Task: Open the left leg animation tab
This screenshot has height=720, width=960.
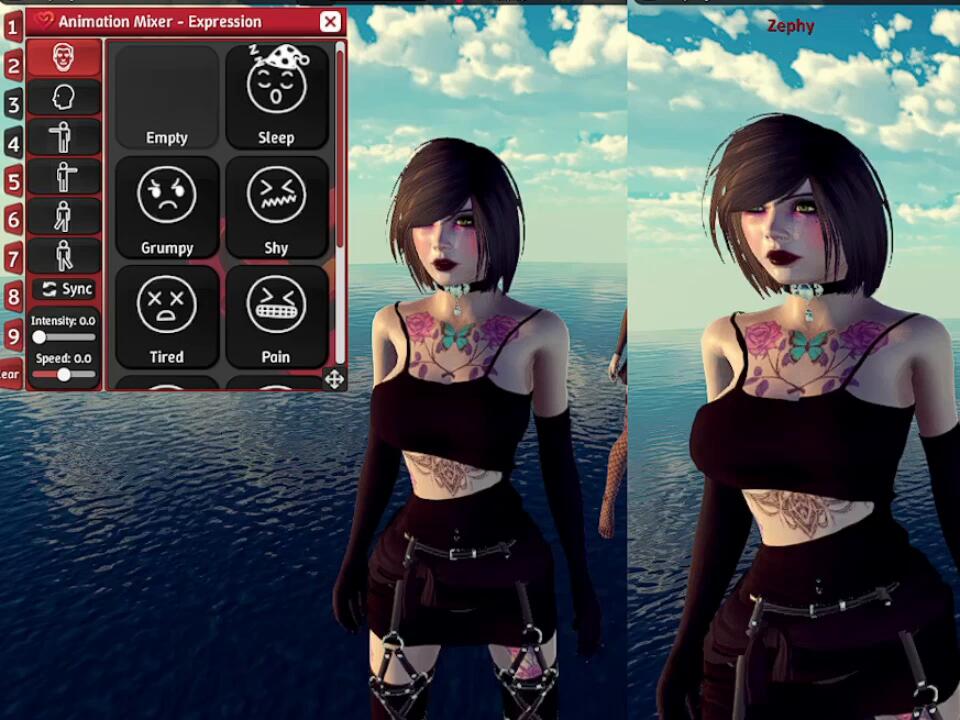Action: (x=63, y=216)
